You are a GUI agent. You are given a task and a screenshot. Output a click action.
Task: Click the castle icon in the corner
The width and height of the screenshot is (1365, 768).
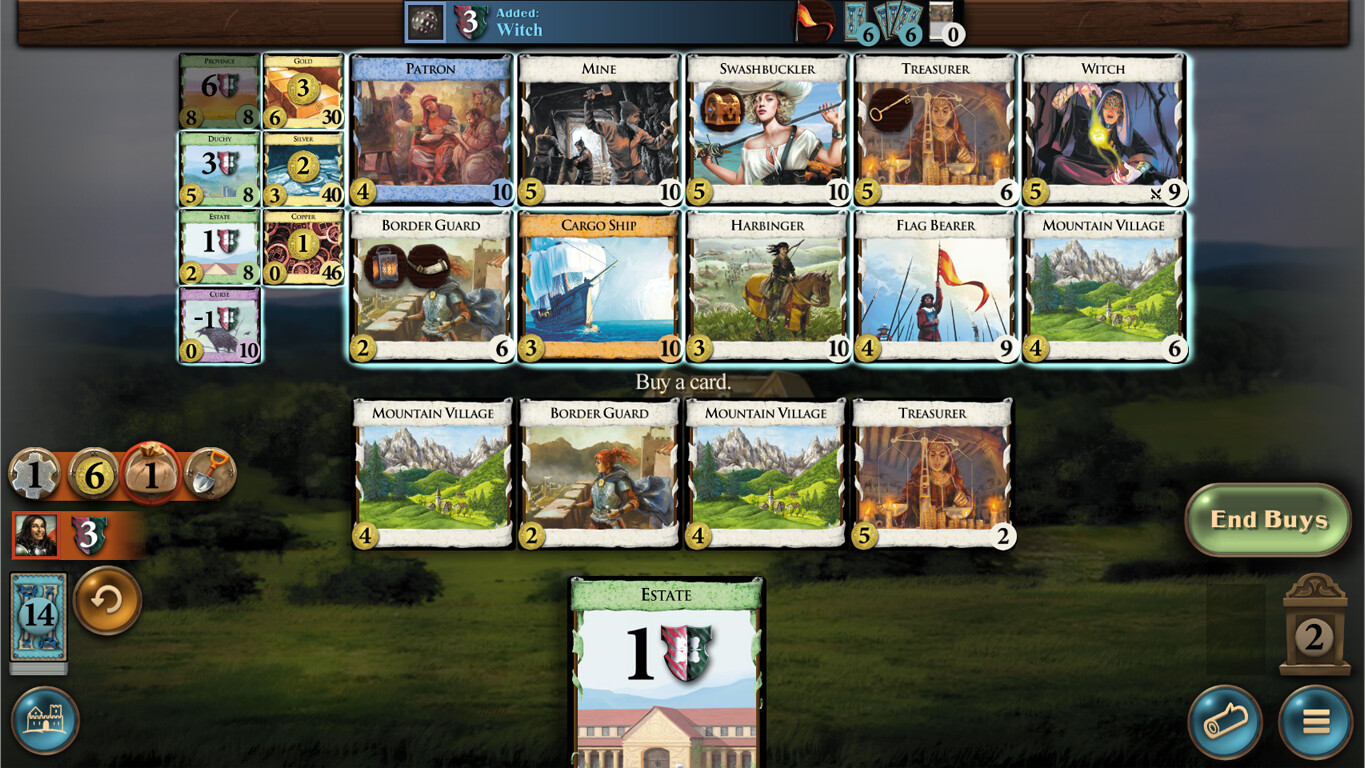tap(44, 722)
